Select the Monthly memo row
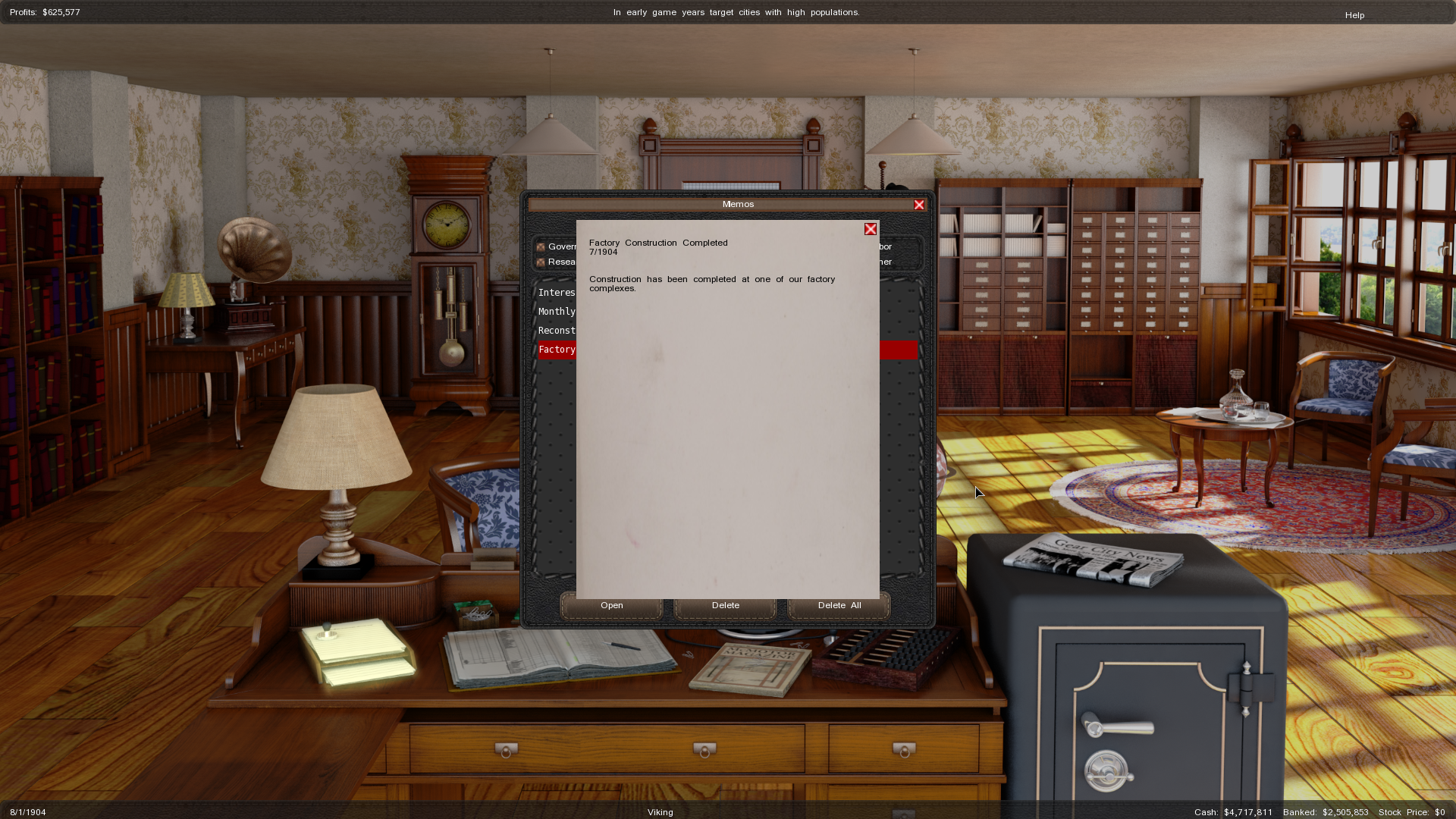 click(x=557, y=312)
